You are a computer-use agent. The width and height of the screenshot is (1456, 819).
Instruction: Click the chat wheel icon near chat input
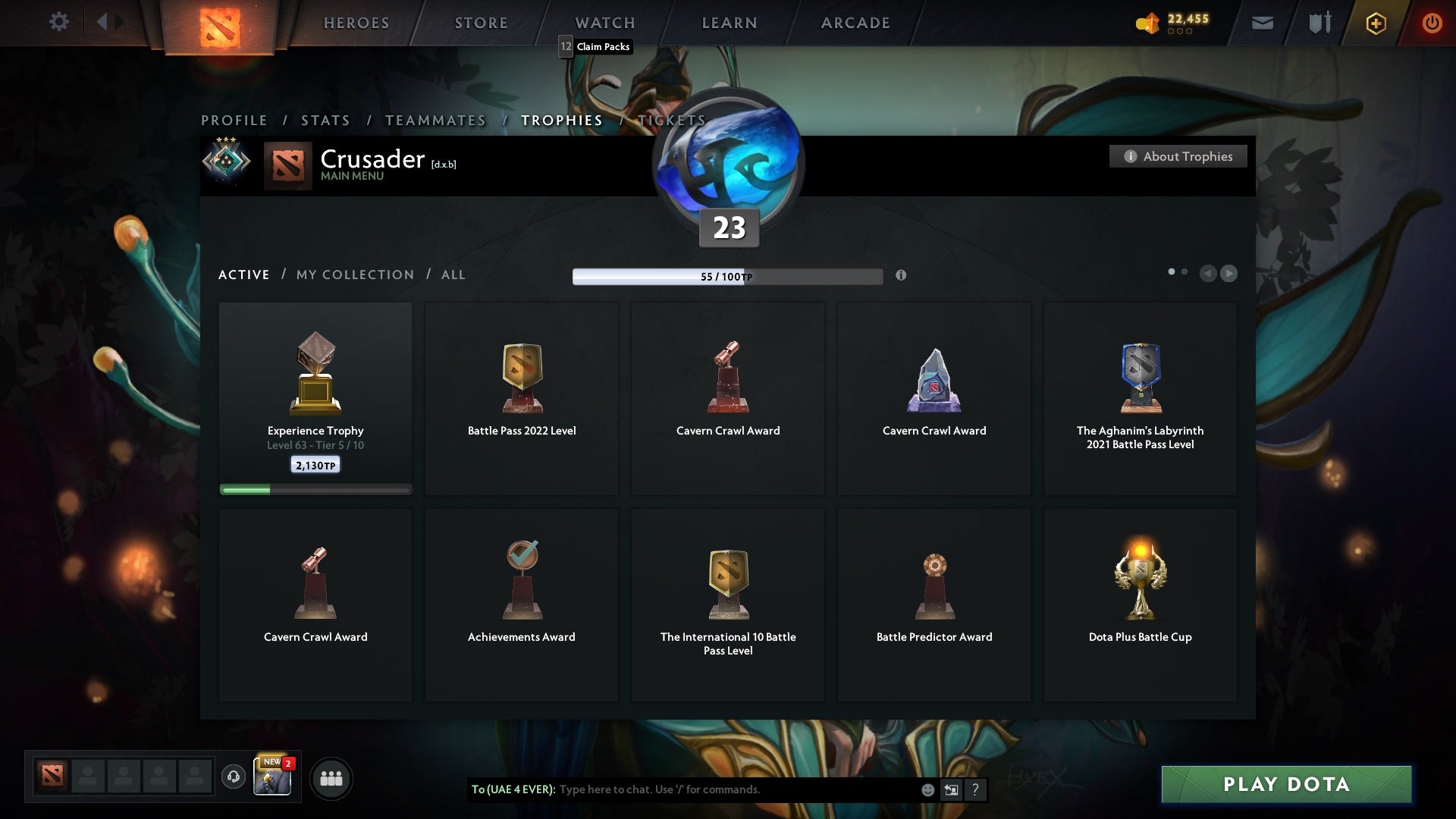951,789
